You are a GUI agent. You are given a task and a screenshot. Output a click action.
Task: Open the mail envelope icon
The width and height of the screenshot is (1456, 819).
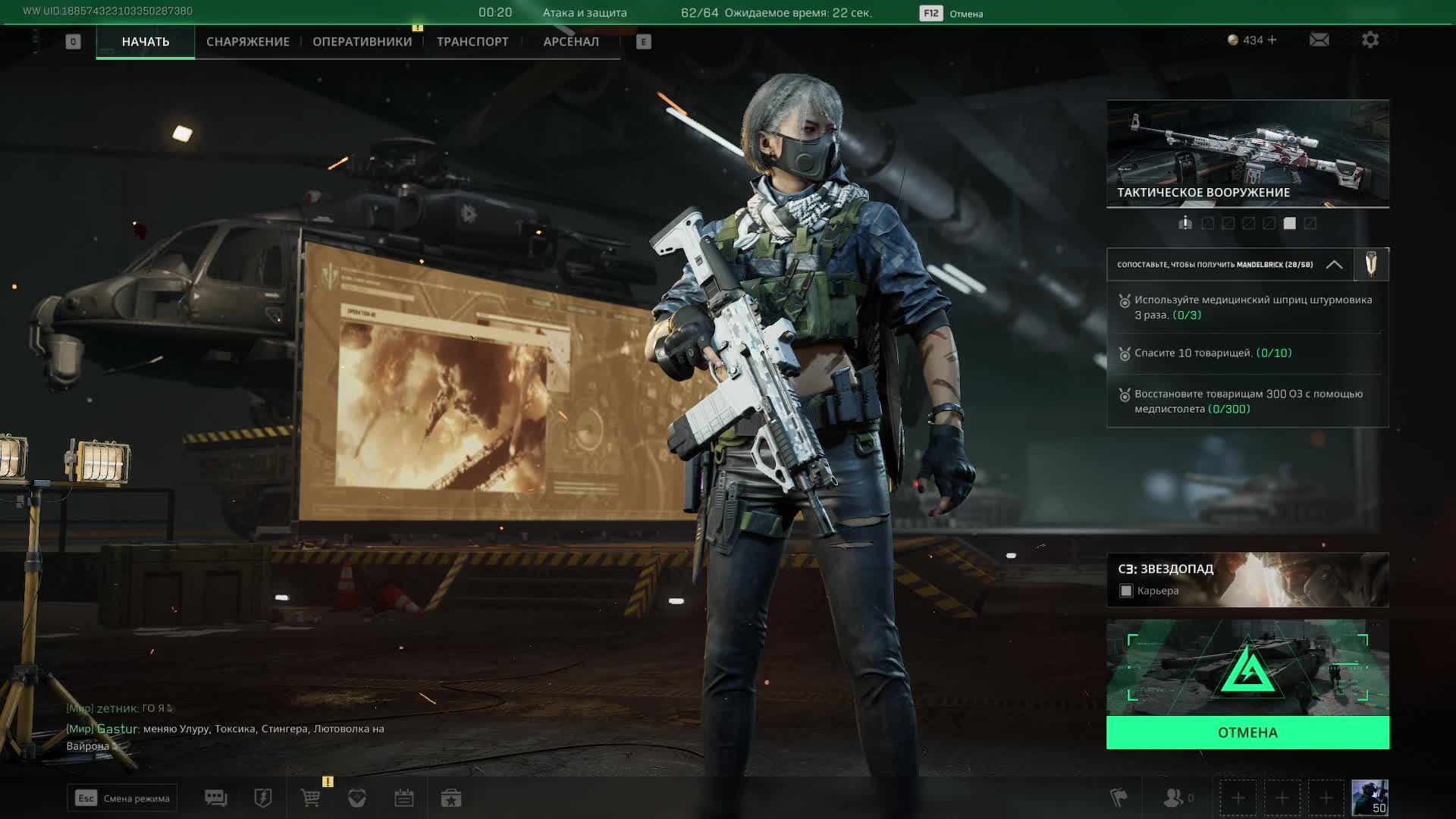[1319, 39]
